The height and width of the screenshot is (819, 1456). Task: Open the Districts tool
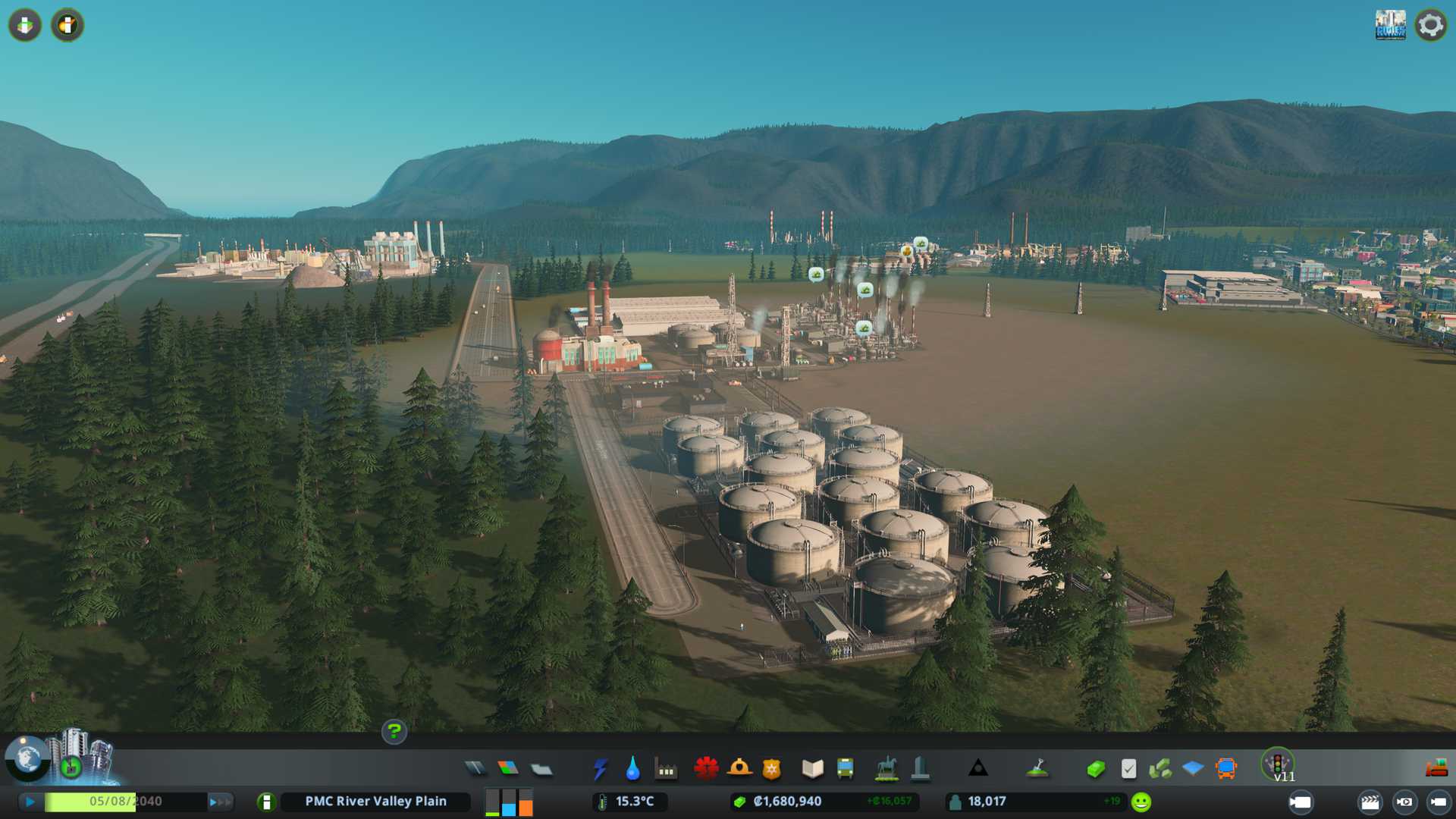pos(541,770)
